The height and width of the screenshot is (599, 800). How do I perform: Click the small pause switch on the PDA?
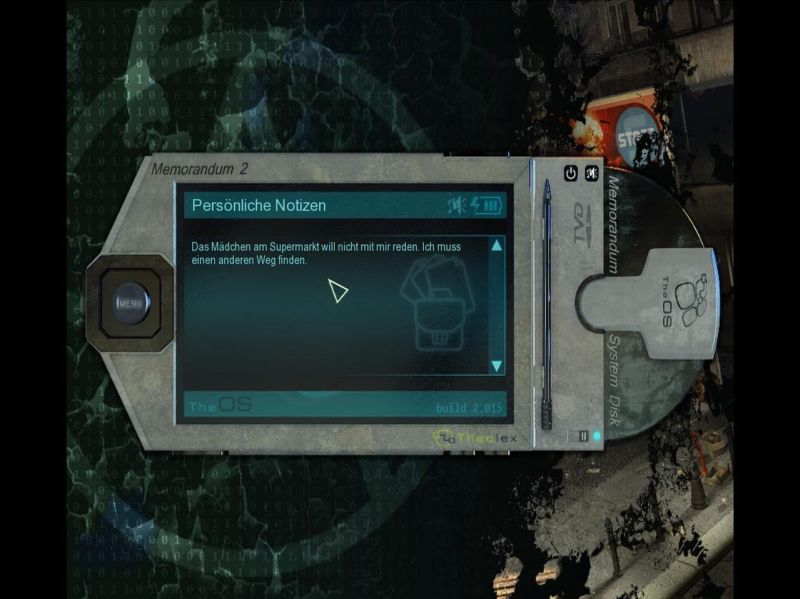pyautogui.click(x=583, y=436)
